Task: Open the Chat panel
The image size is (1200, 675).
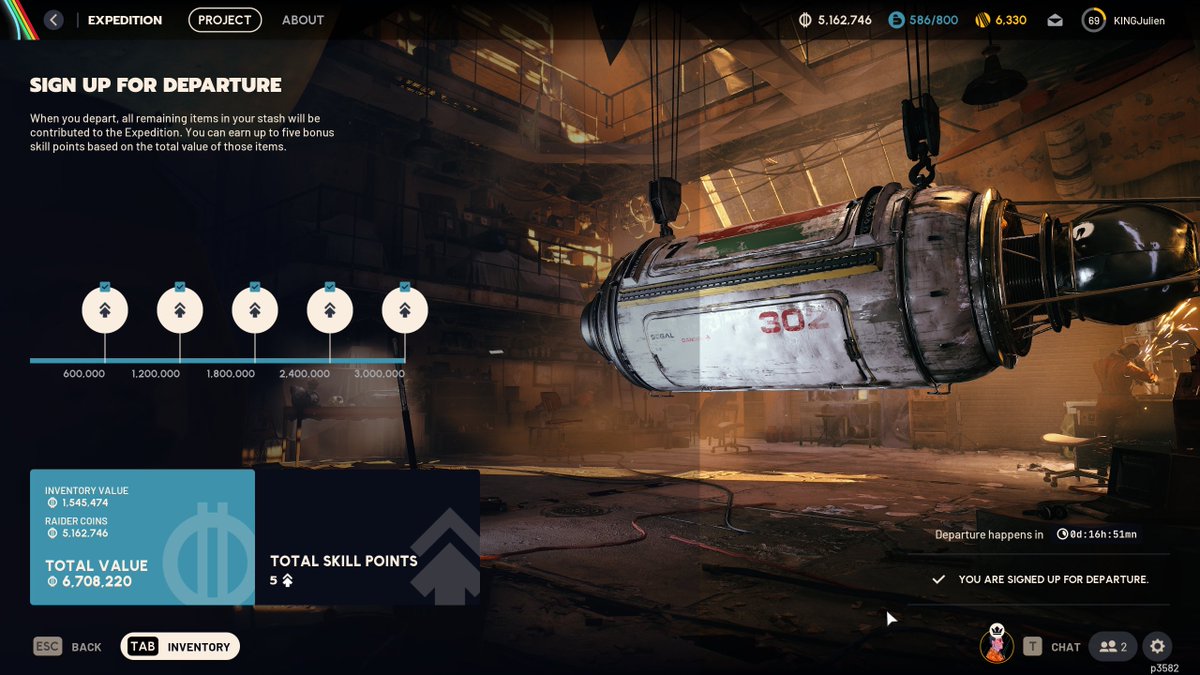Action: (1052, 647)
